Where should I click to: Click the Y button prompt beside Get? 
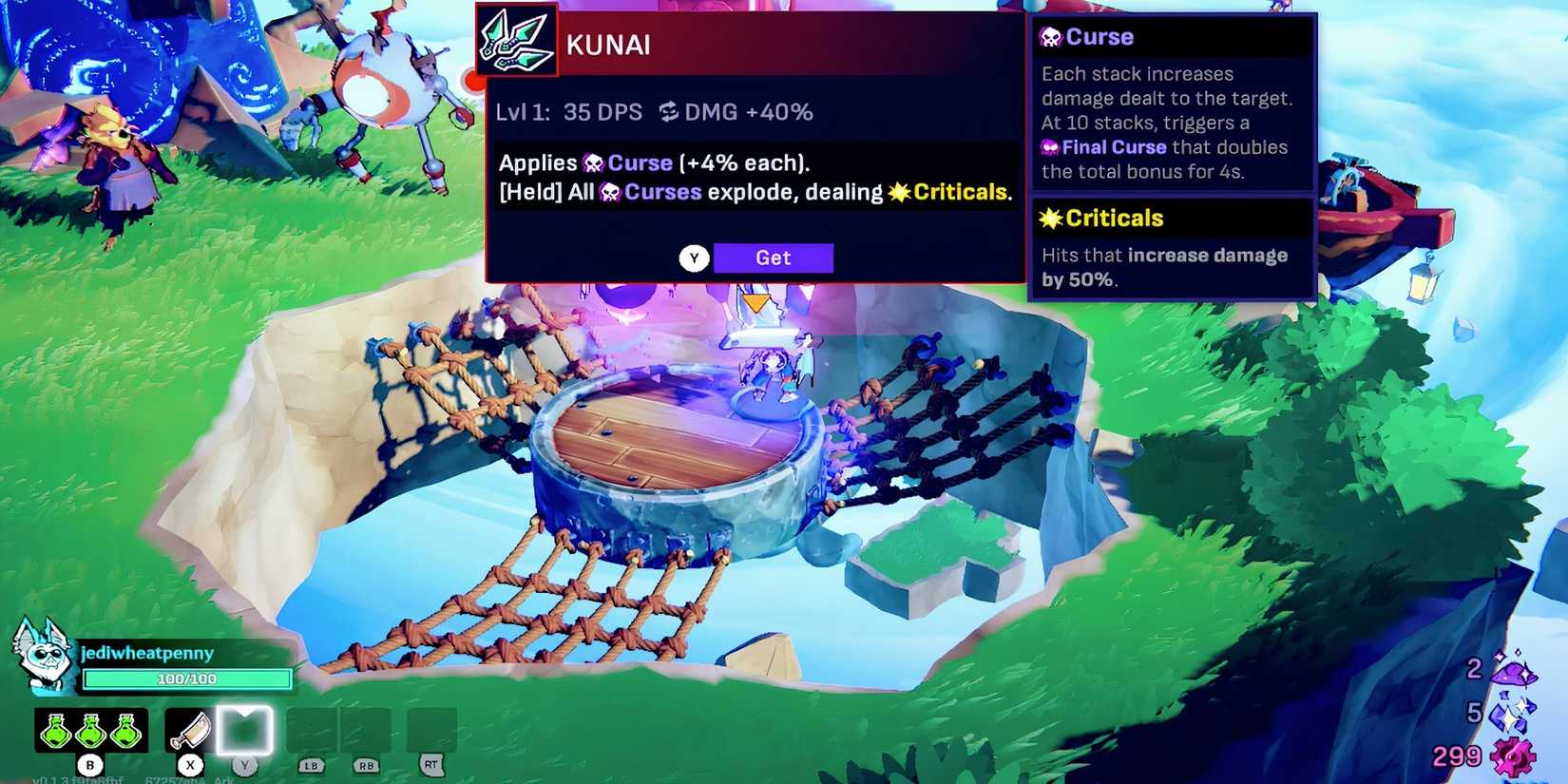pyautogui.click(x=694, y=258)
